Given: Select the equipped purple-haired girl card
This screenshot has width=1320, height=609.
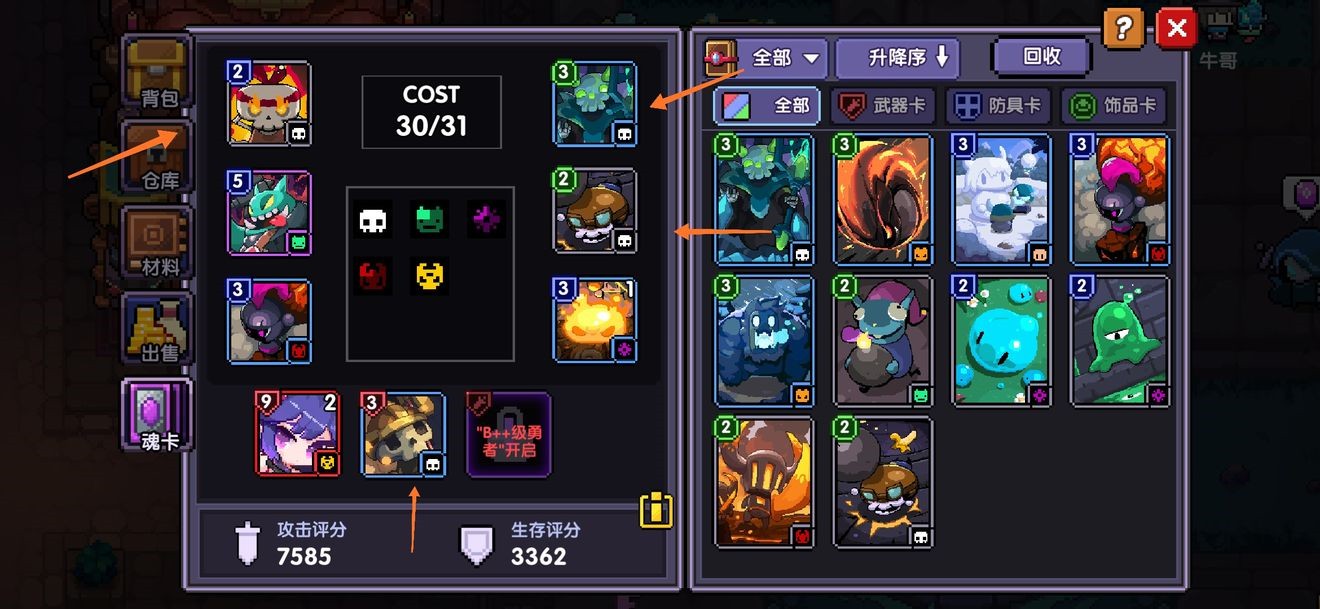Looking at the screenshot, I should pyautogui.click(x=297, y=434).
